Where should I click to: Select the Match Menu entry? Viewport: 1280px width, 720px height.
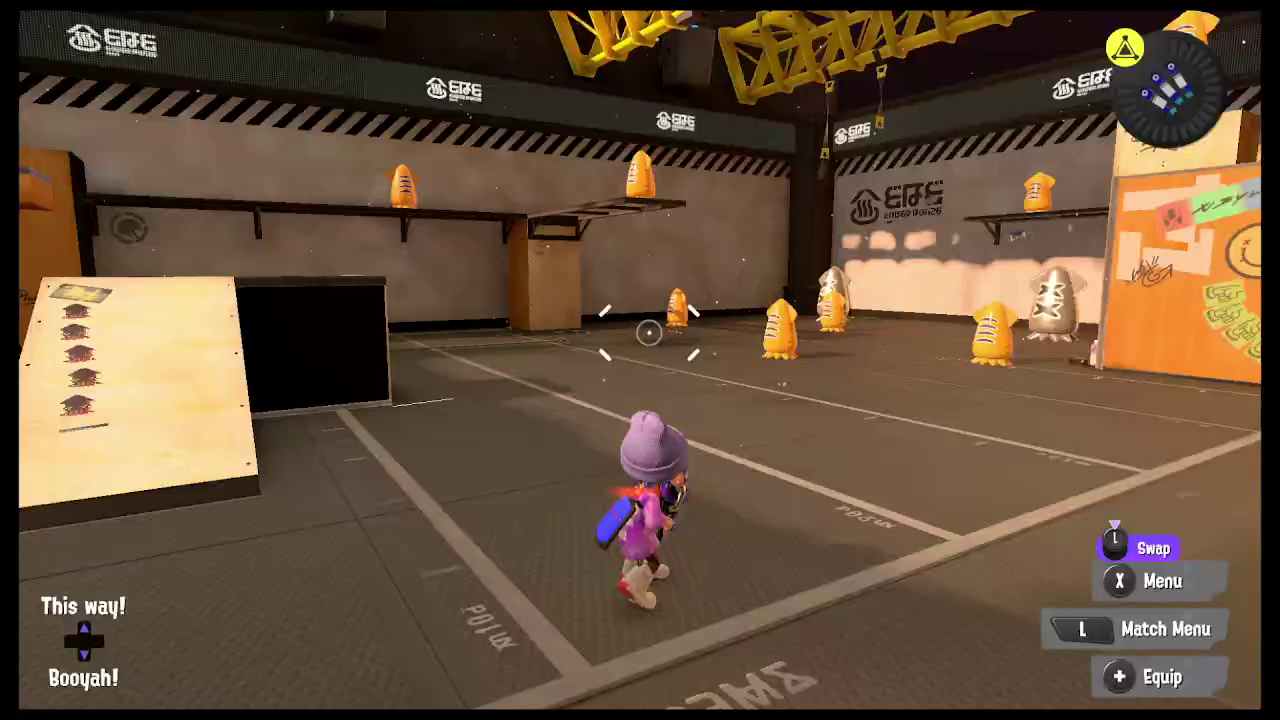coord(1166,629)
